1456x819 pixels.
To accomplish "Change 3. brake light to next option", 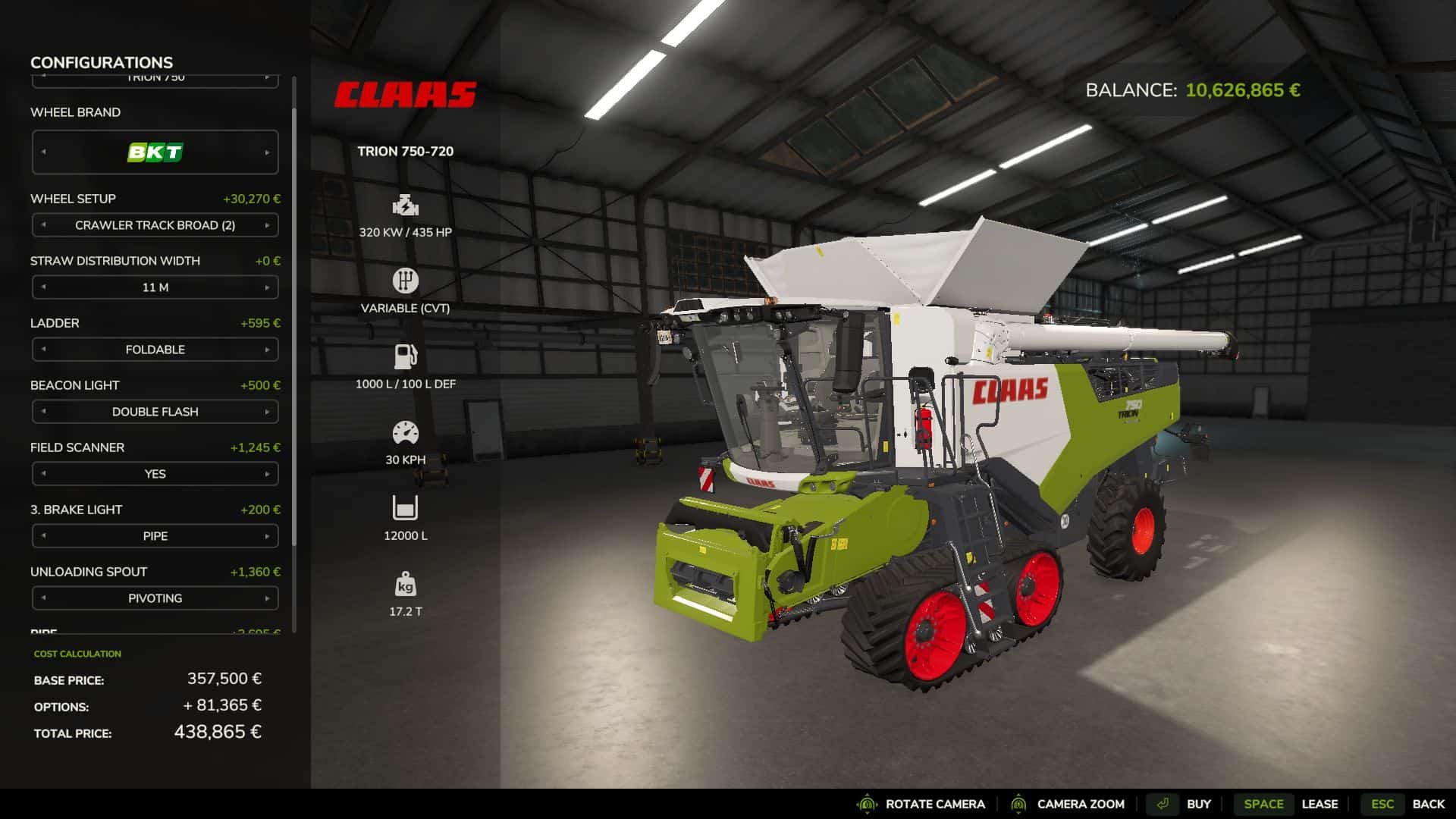I will coord(267,536).
